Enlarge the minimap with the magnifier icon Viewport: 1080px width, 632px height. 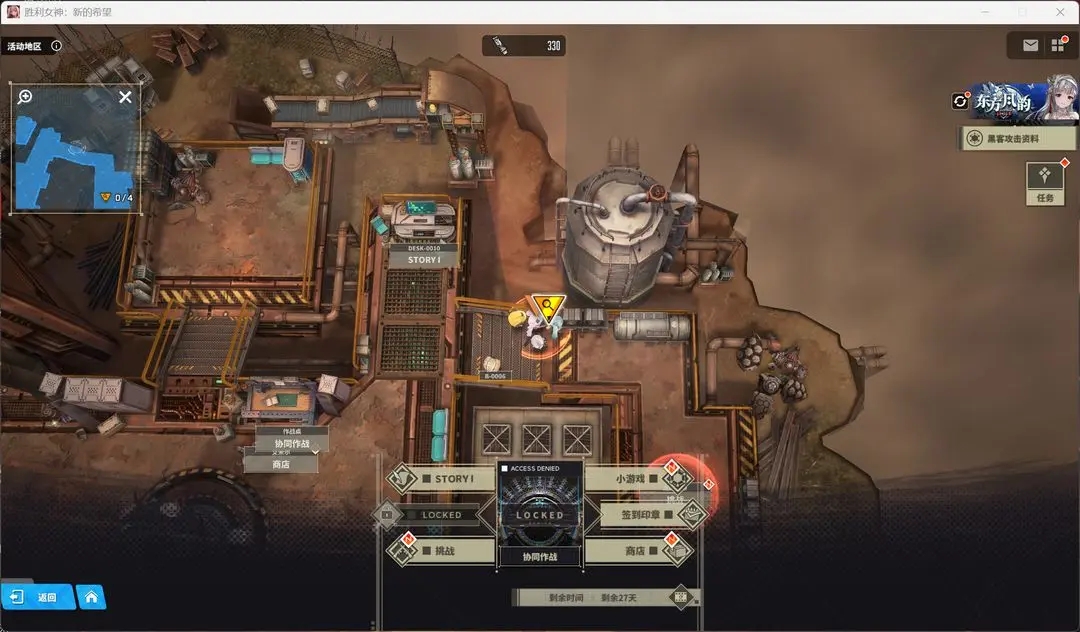[25, 97]
